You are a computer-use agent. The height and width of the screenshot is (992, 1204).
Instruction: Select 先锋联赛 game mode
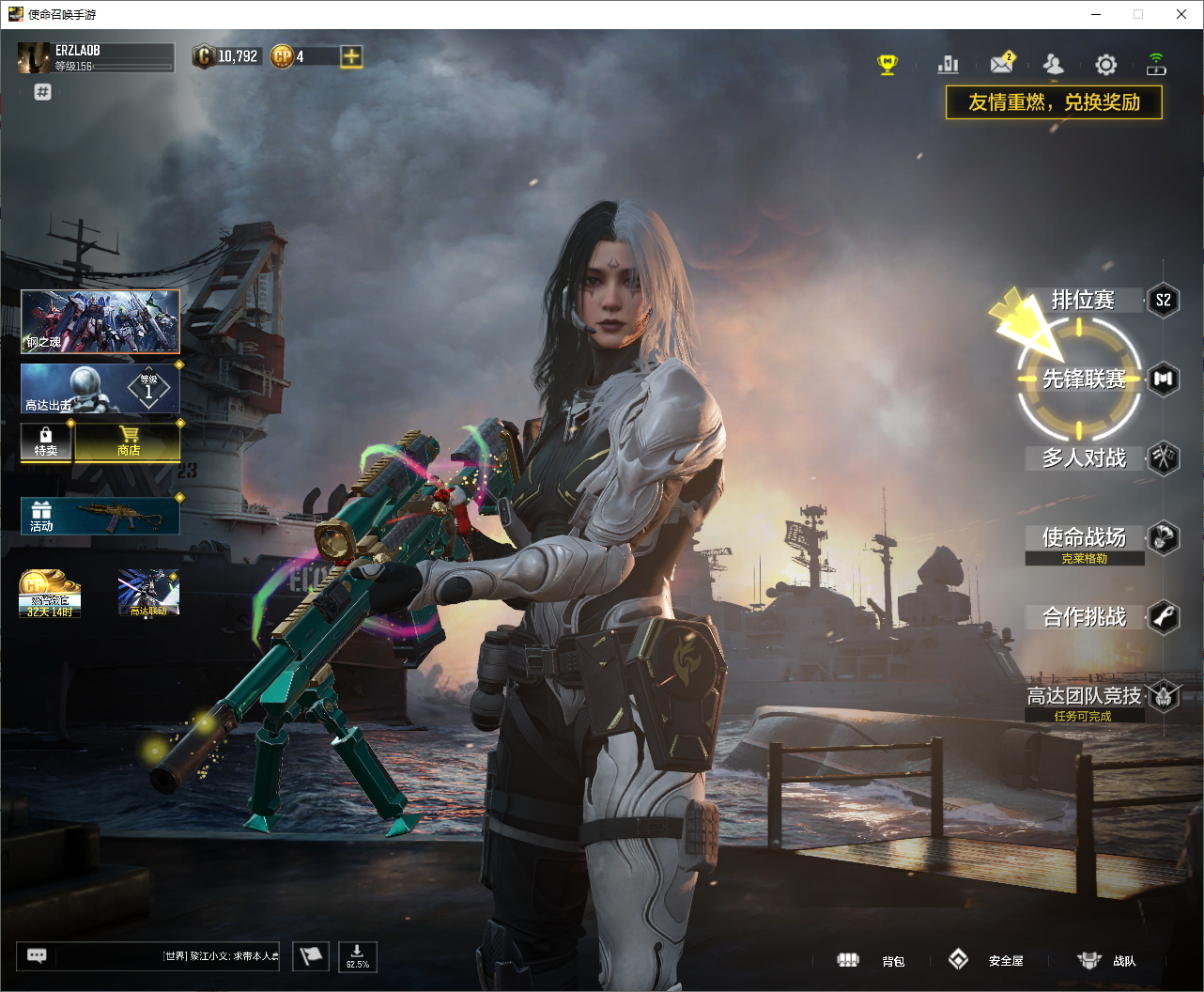[1083, 379]
